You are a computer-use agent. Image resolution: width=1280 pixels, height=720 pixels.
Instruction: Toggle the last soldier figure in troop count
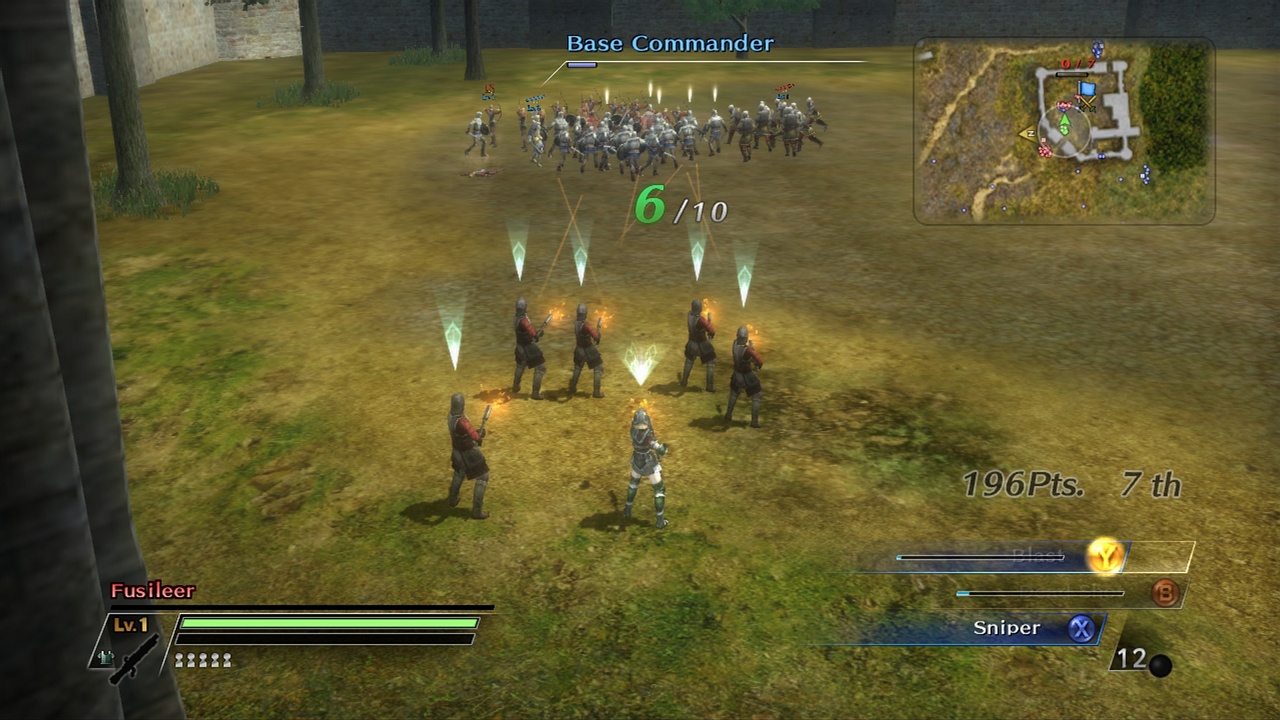pos(226,660)
